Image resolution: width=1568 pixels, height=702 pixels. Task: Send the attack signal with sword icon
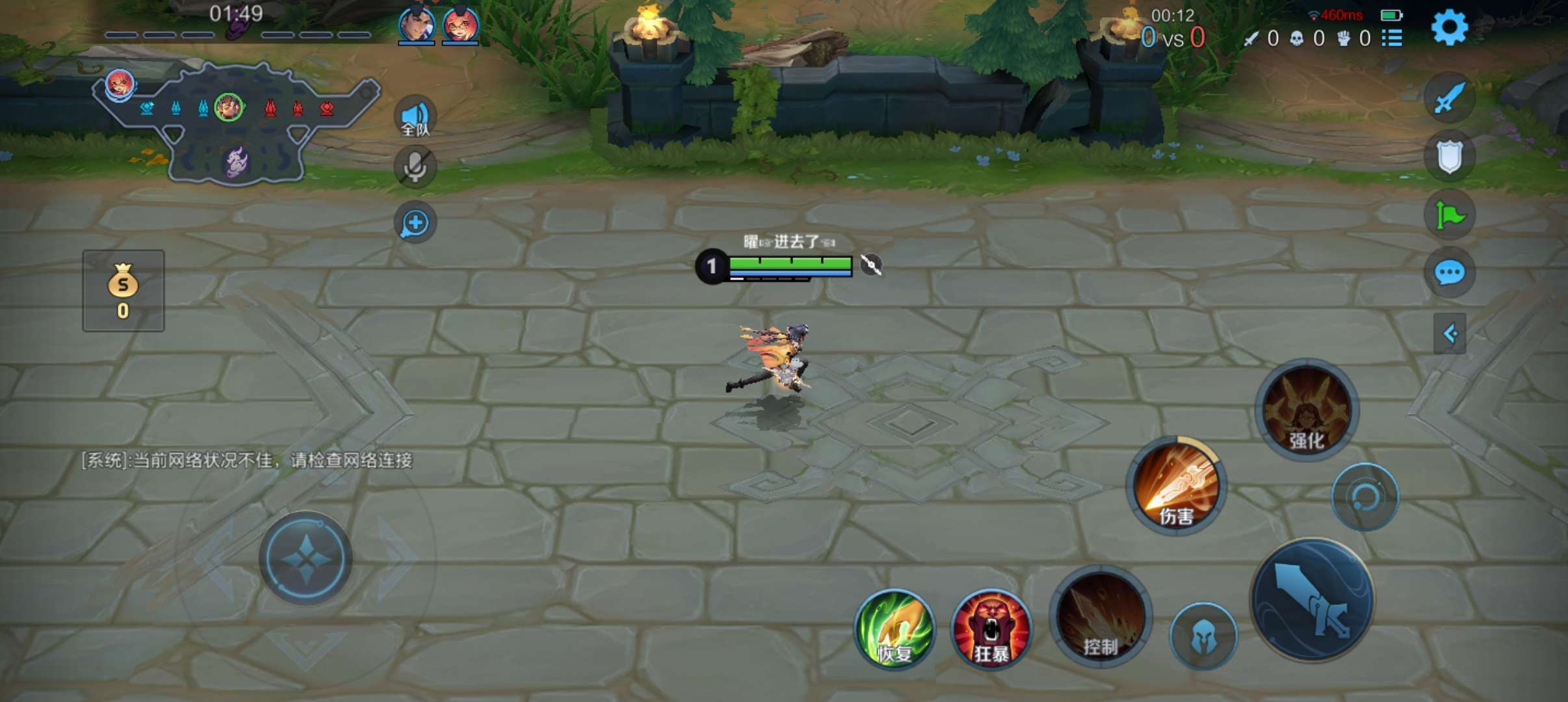[x=1449, y=99]
